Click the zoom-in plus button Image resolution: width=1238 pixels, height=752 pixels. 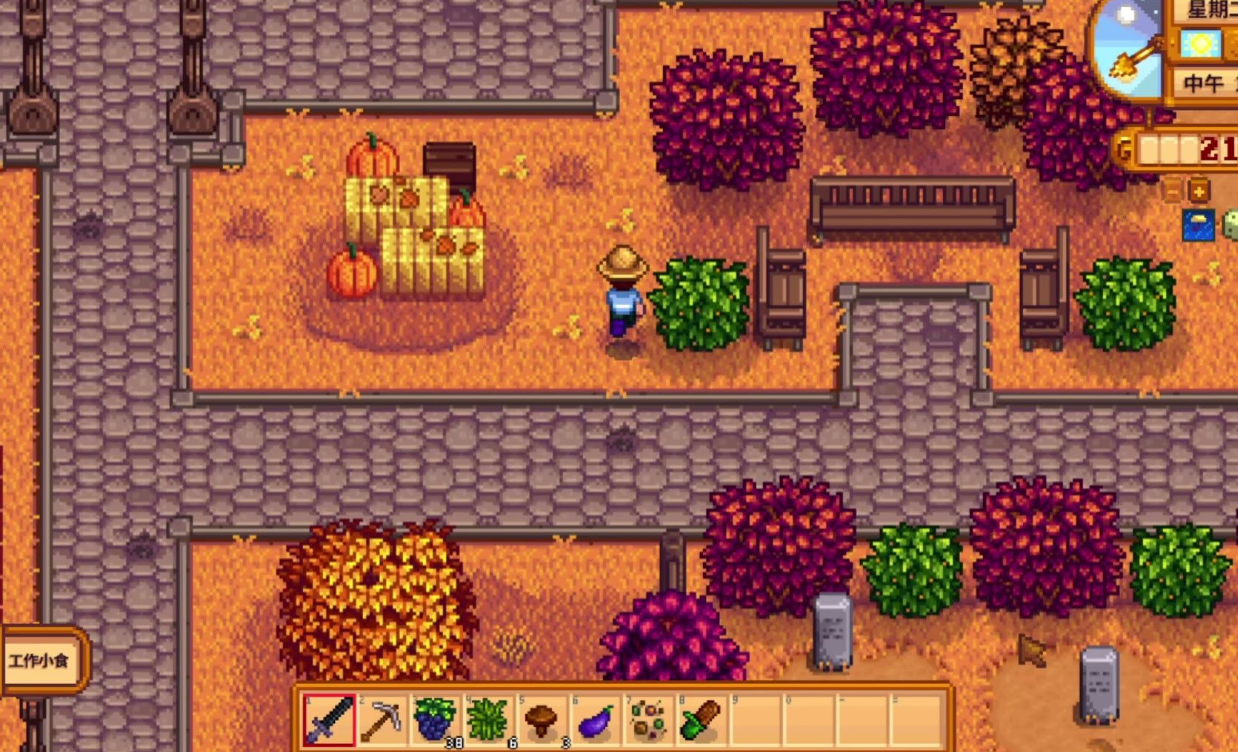[x=1198, y=190]
